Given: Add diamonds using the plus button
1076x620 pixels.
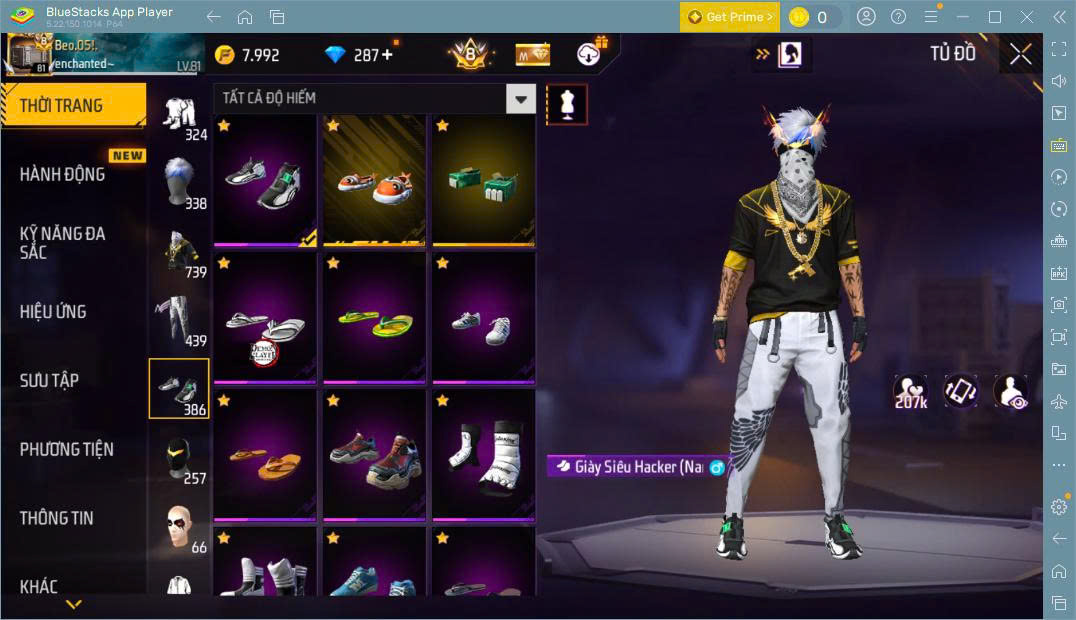Looking at the screenshot, I should tap(388, 55).
